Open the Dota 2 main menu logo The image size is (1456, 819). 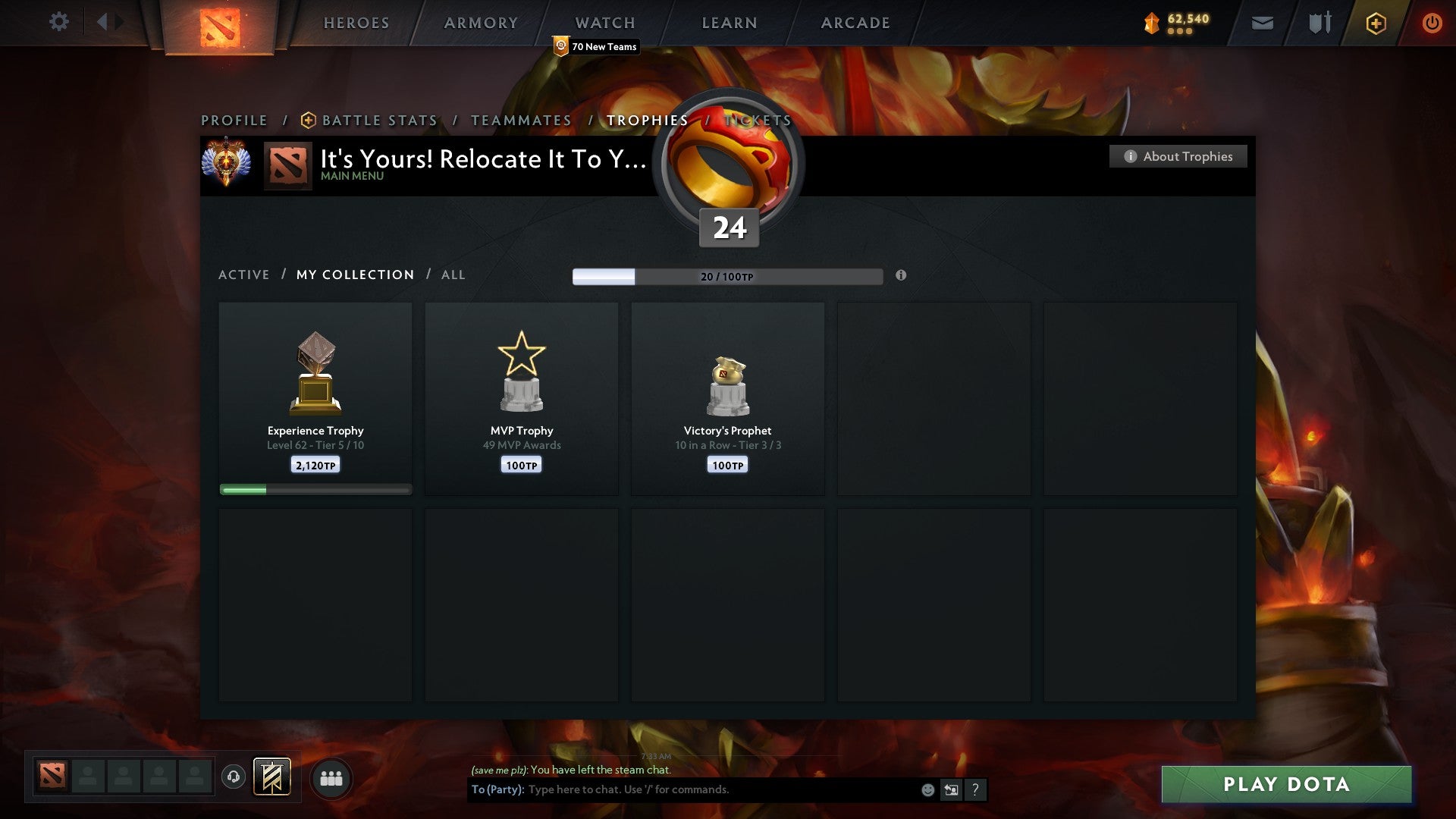220,23
